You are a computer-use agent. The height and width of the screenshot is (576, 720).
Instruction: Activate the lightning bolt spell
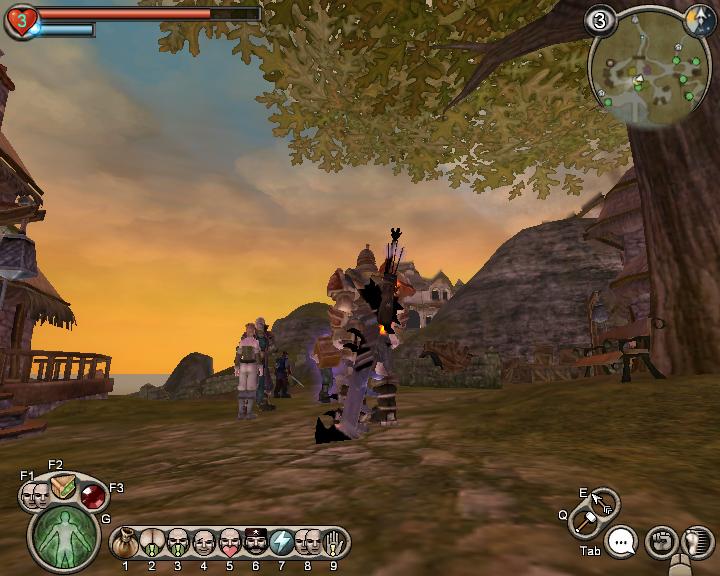click(282, 544)
